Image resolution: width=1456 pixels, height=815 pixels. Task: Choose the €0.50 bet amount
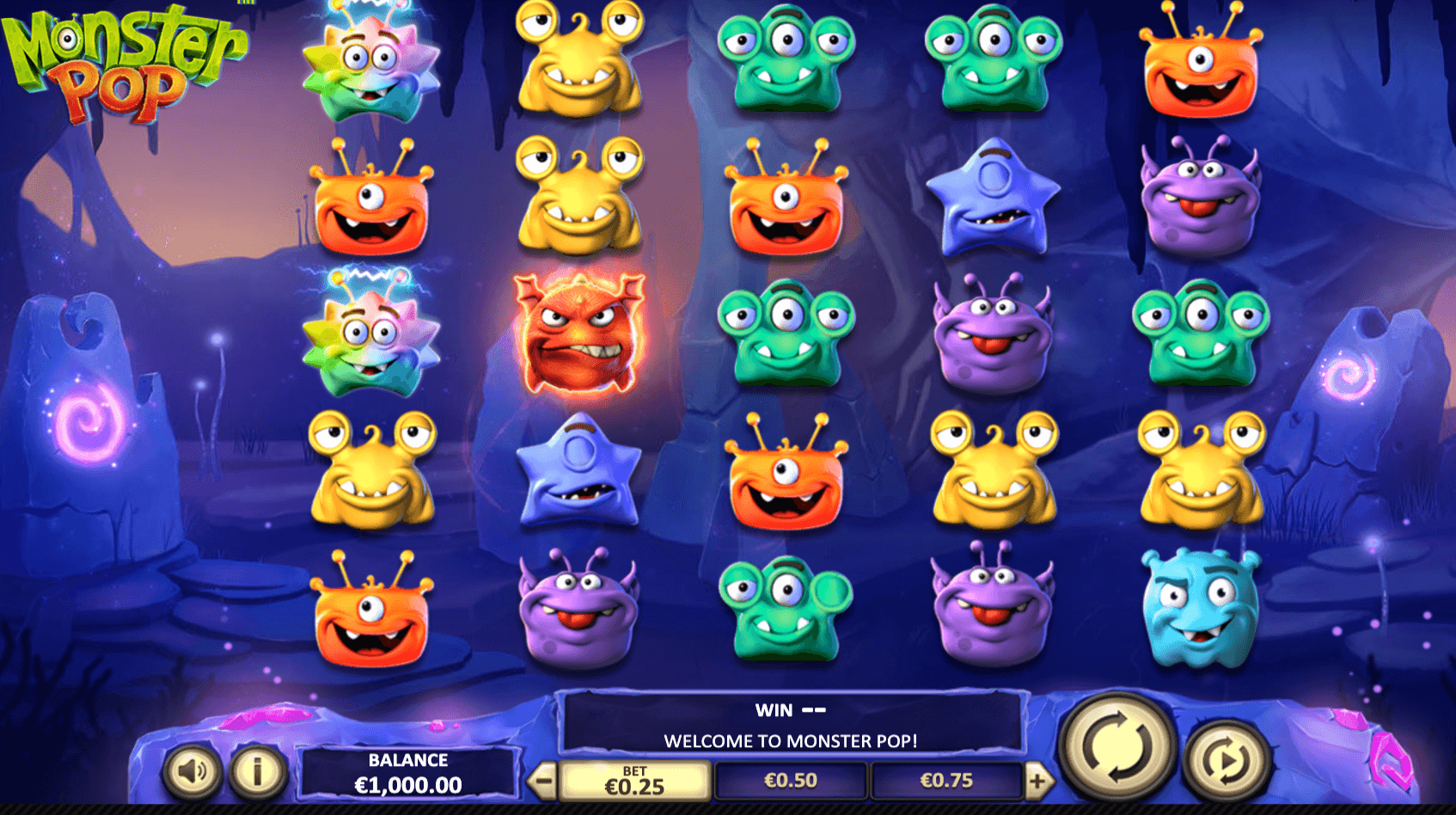[791, 781]
